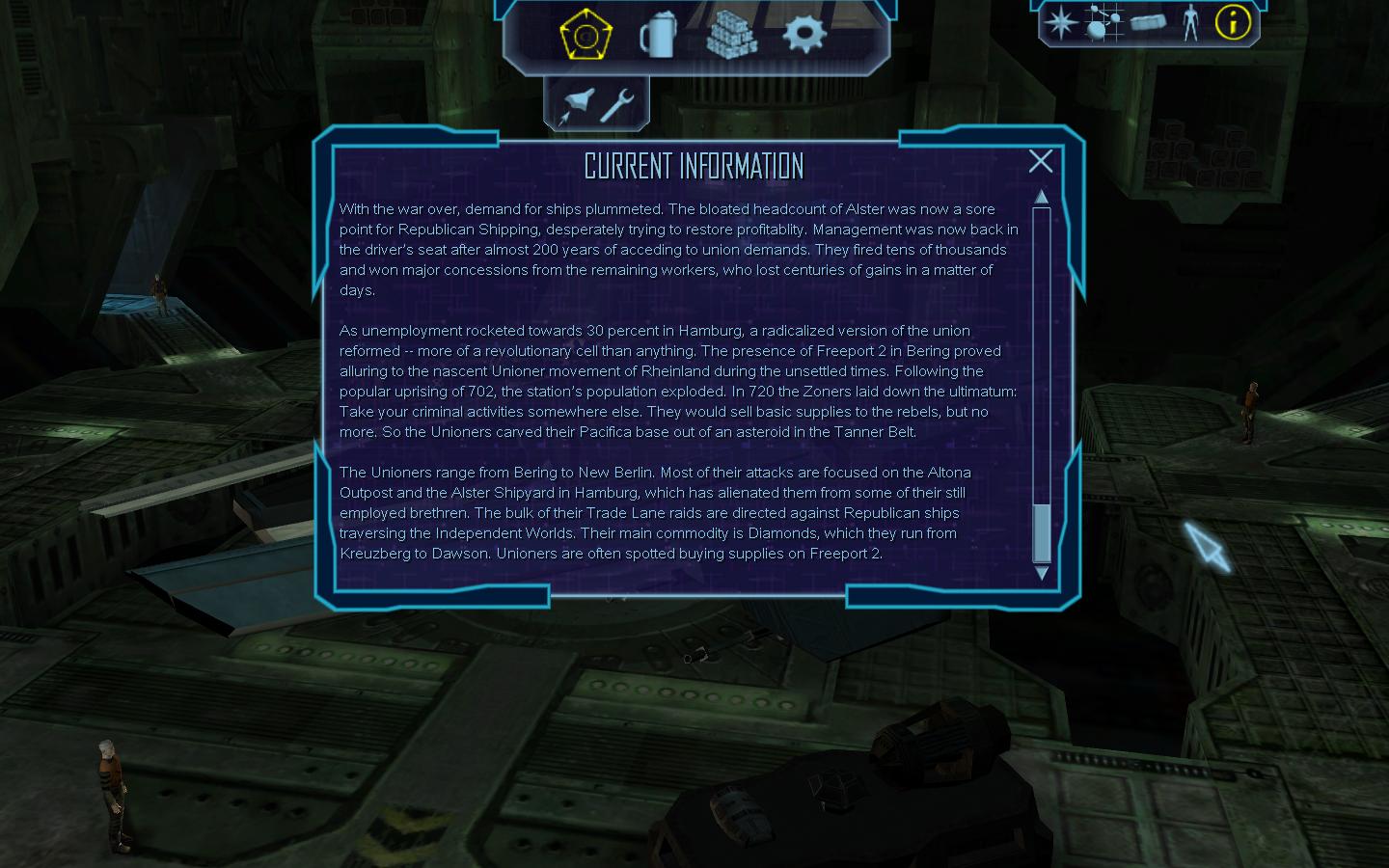
Task: Select the wrench repair icon
Action: pyautogui.click(x=616, y=104)
